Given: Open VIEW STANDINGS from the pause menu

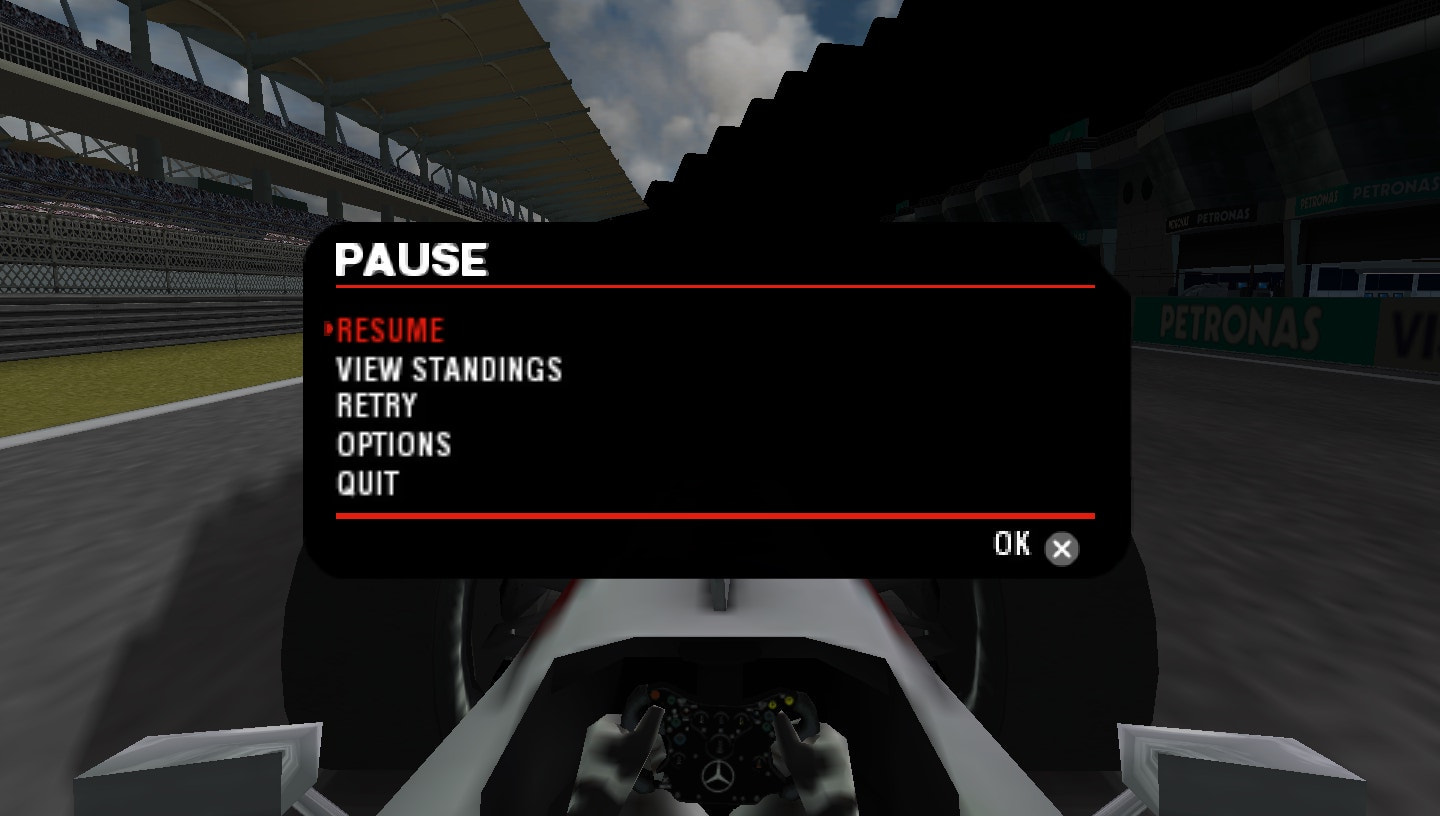Looking at the screenshot, I should [450, 369].
